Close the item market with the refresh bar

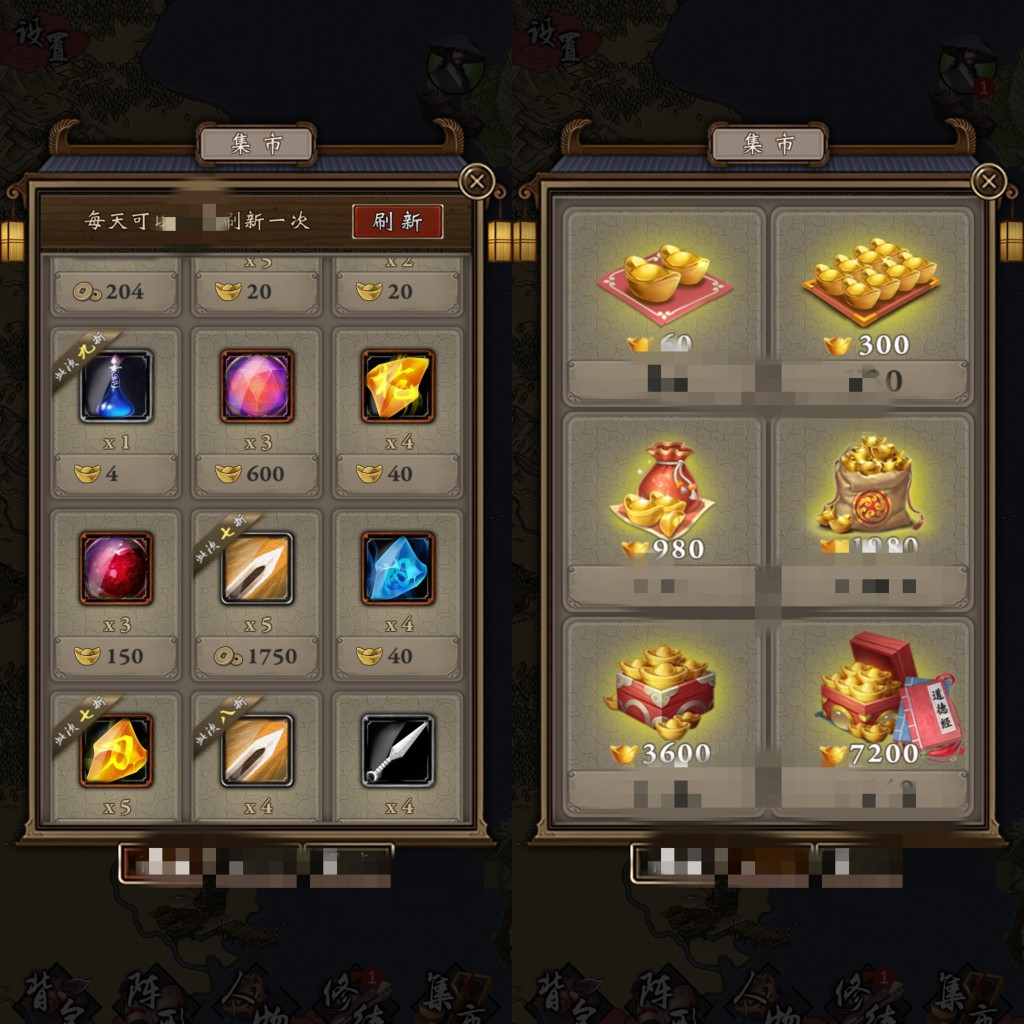tap(477, 181)
